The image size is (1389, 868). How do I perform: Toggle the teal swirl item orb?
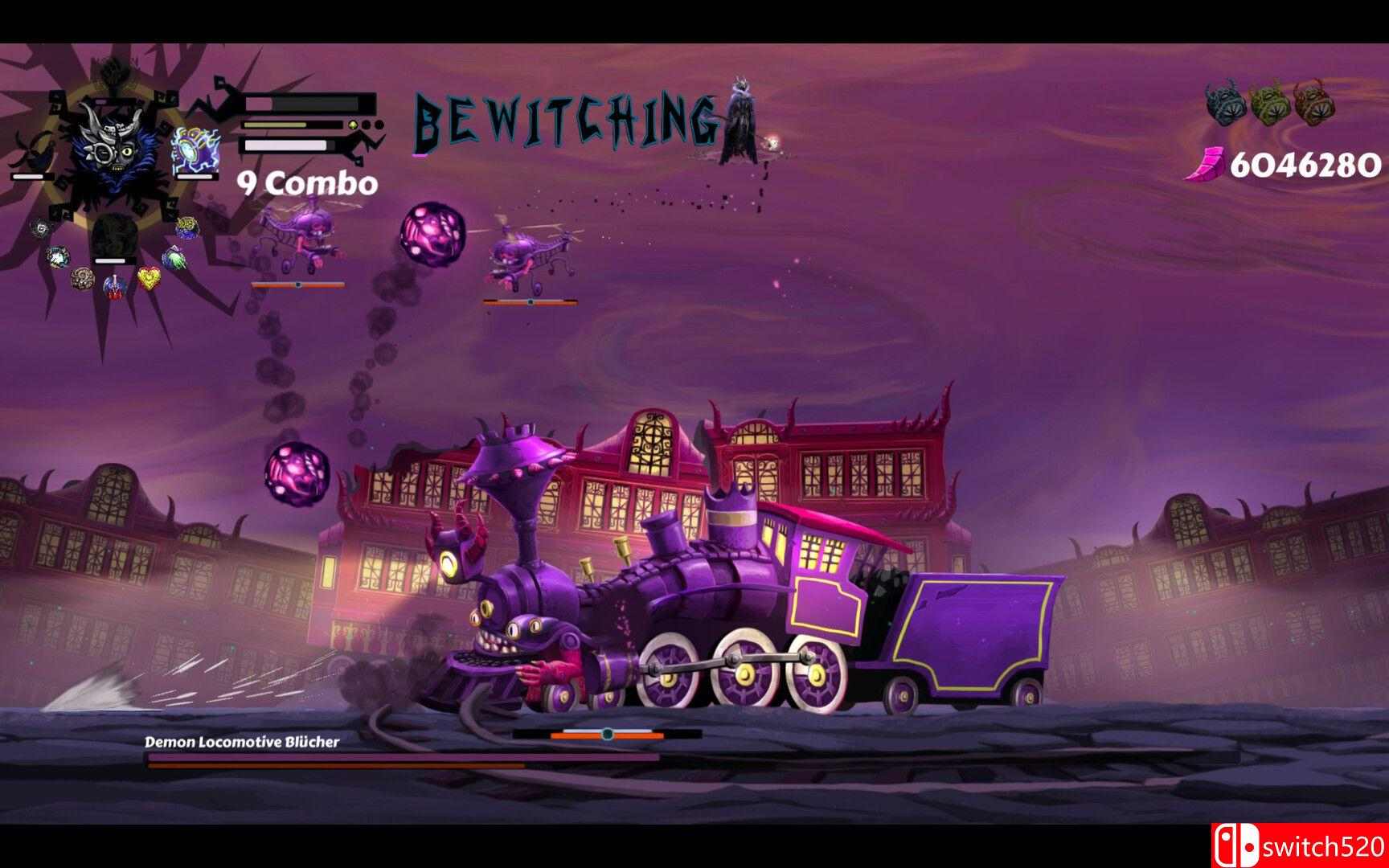tap(57, 257)
